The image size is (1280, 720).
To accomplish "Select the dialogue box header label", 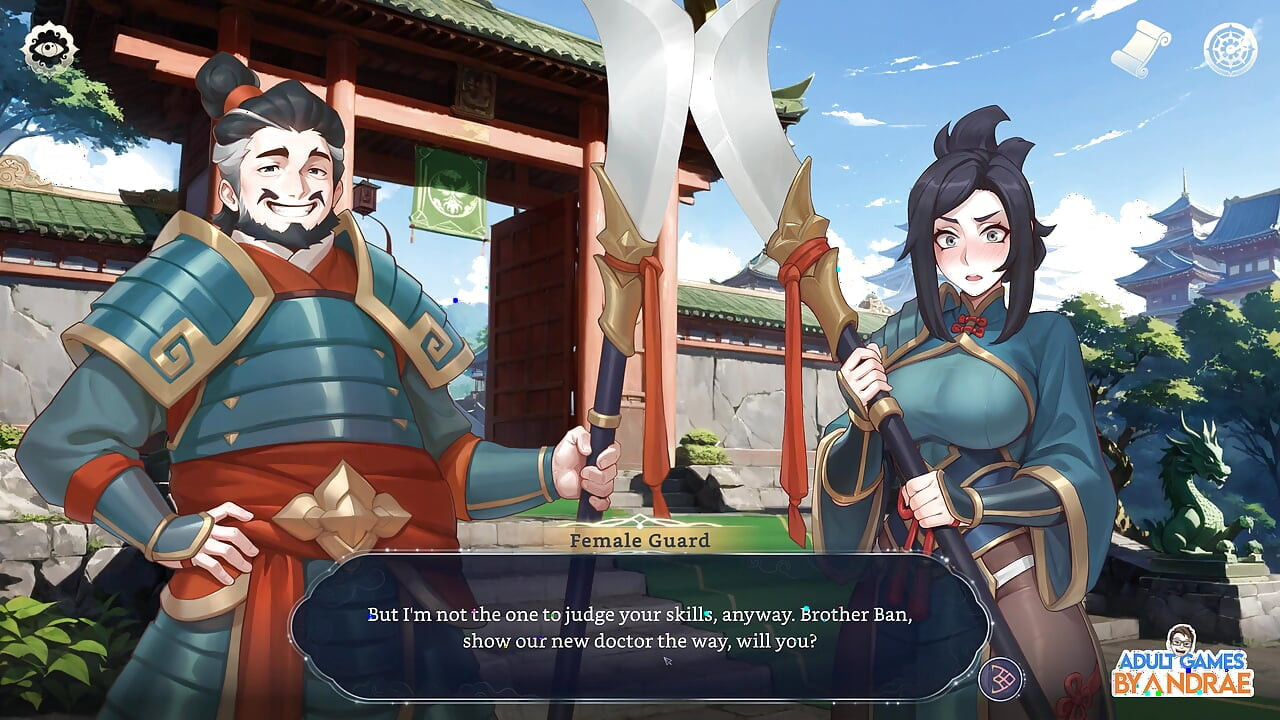I will point(638,540).
